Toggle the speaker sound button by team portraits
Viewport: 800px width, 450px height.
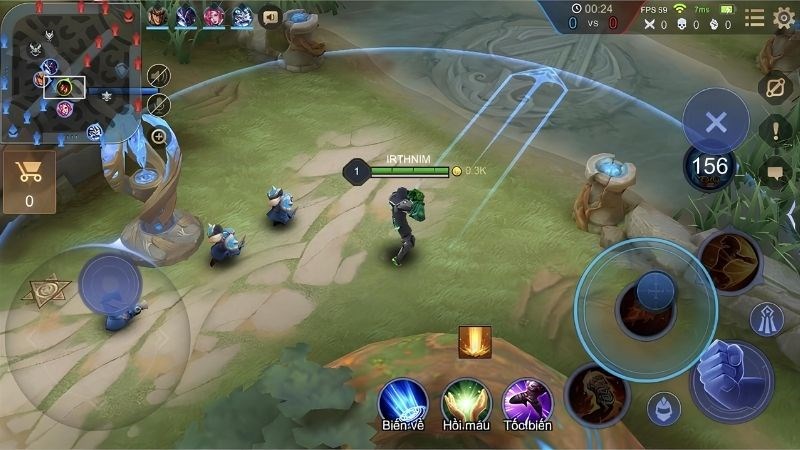click(270, 16)
